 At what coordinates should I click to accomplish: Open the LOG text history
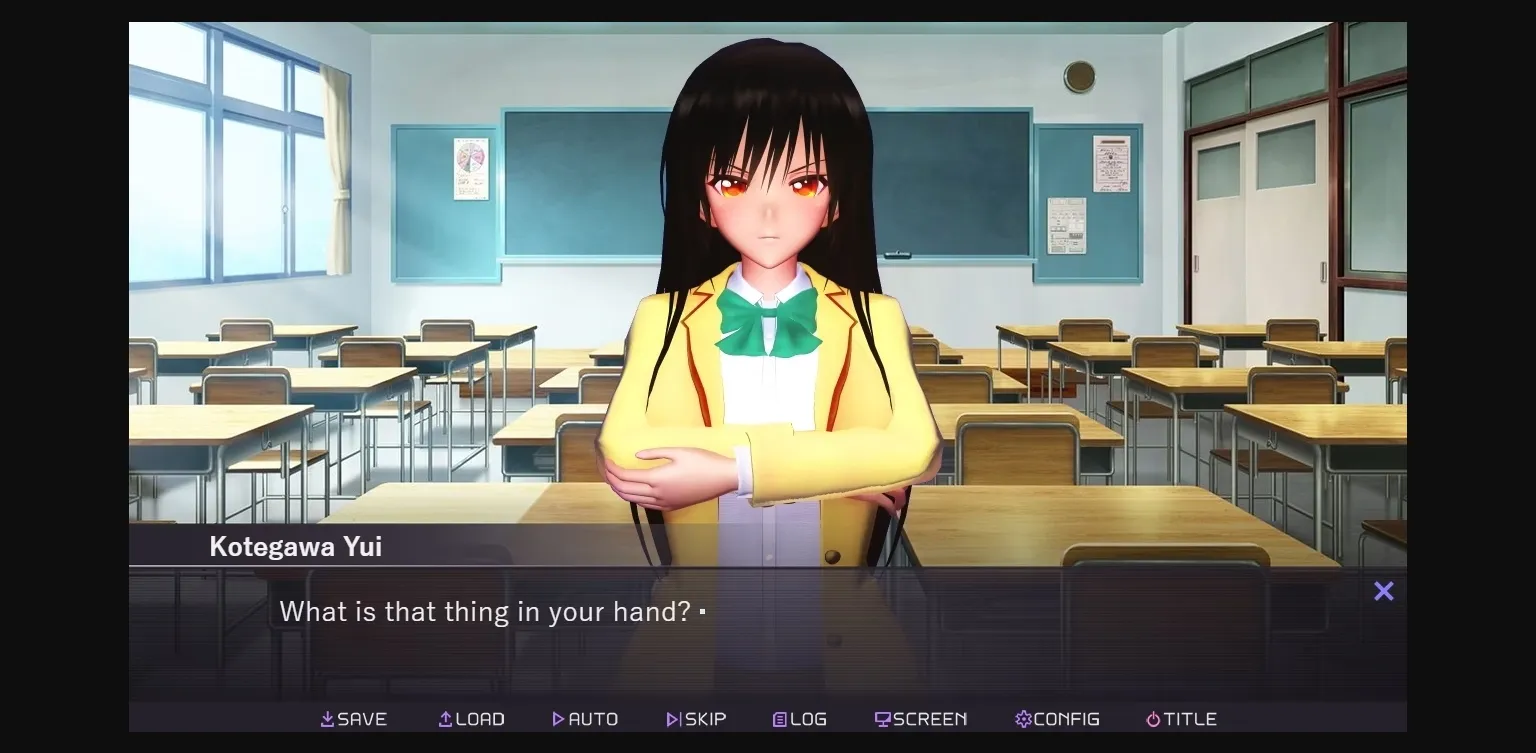click(x=799, y=718)
